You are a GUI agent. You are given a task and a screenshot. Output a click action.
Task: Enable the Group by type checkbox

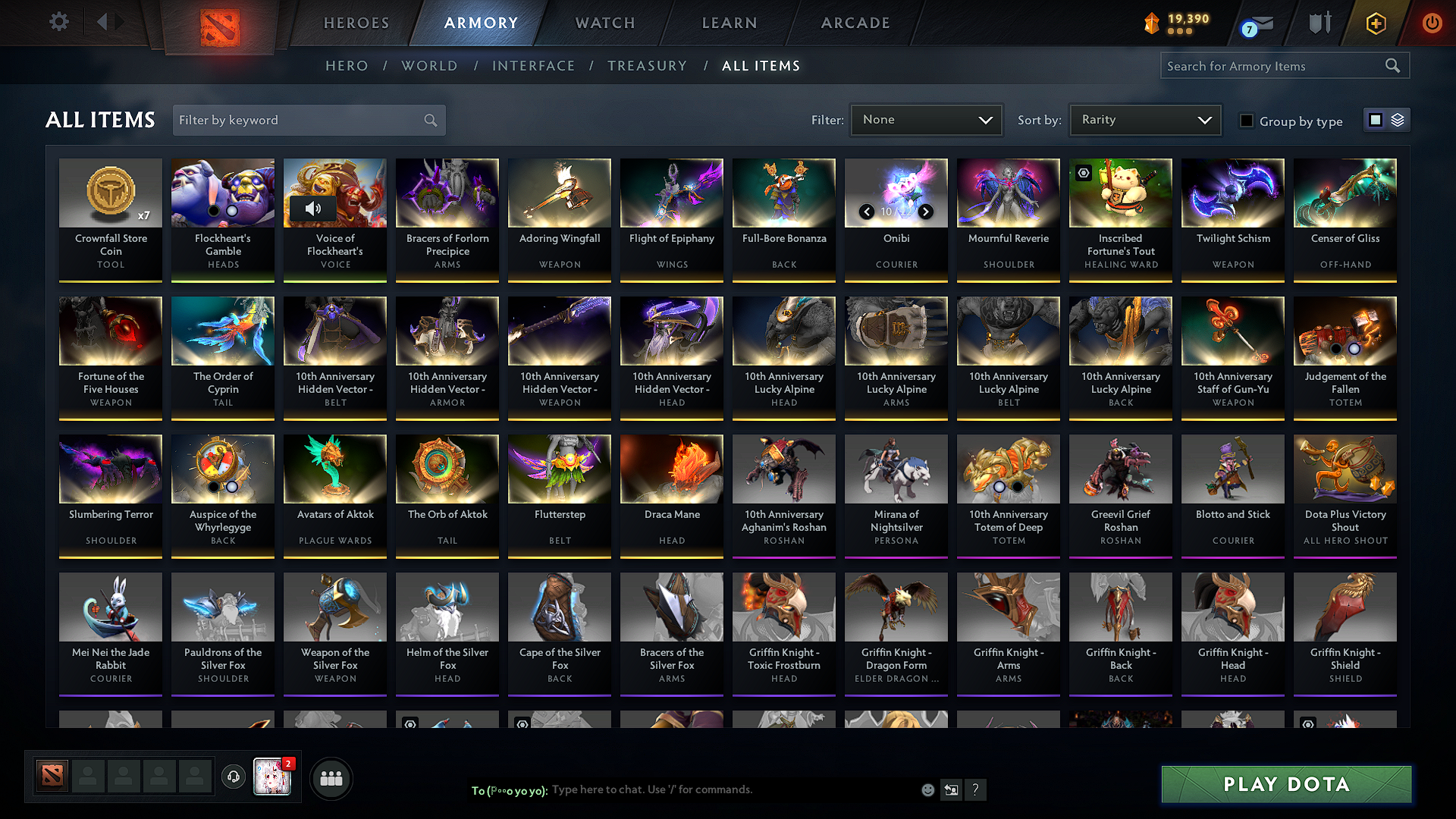[1247, 121]
